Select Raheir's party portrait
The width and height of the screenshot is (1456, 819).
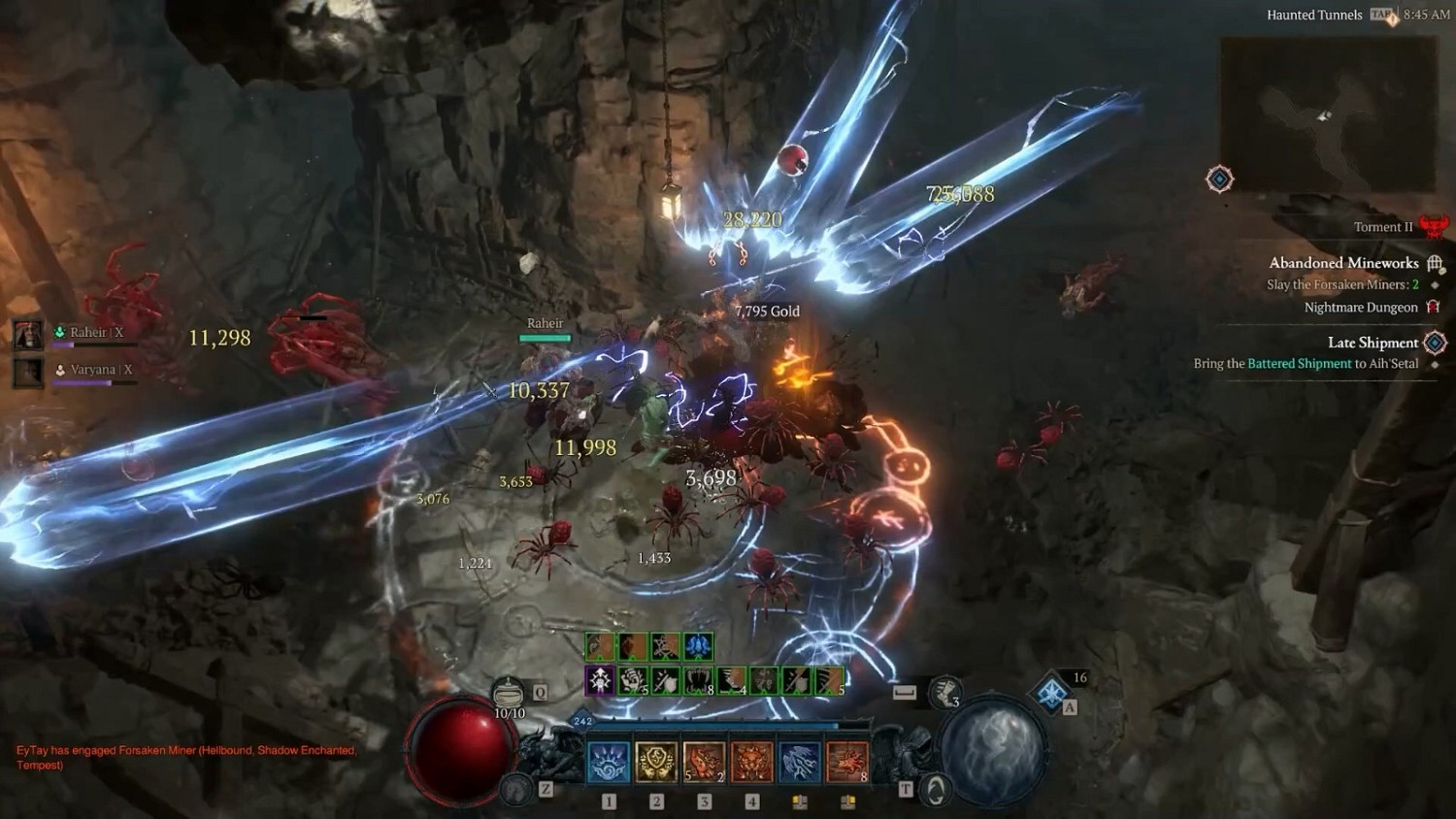(x=27, y=335)
